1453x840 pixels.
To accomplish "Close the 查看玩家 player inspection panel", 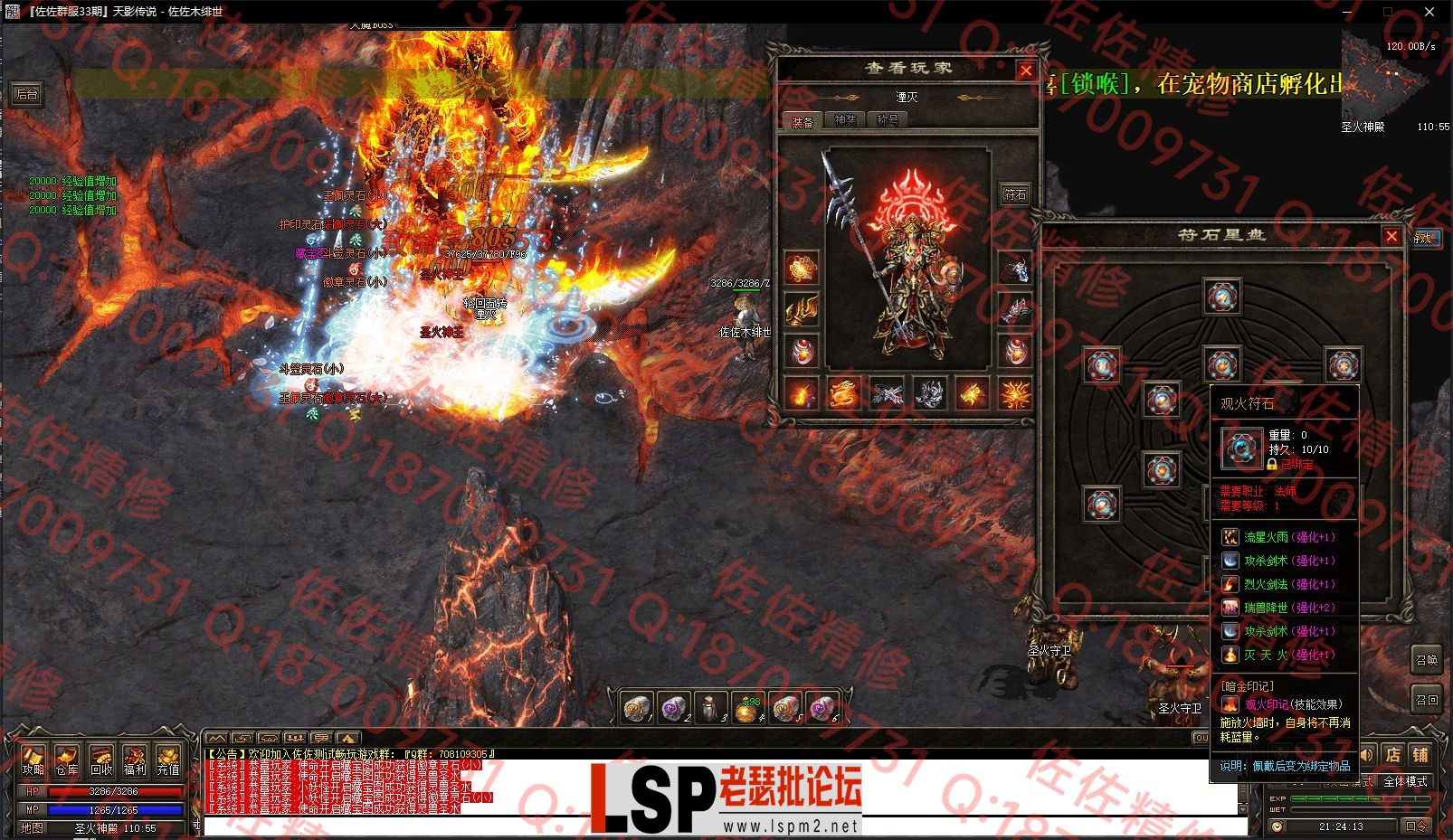I will point(1026,71).
